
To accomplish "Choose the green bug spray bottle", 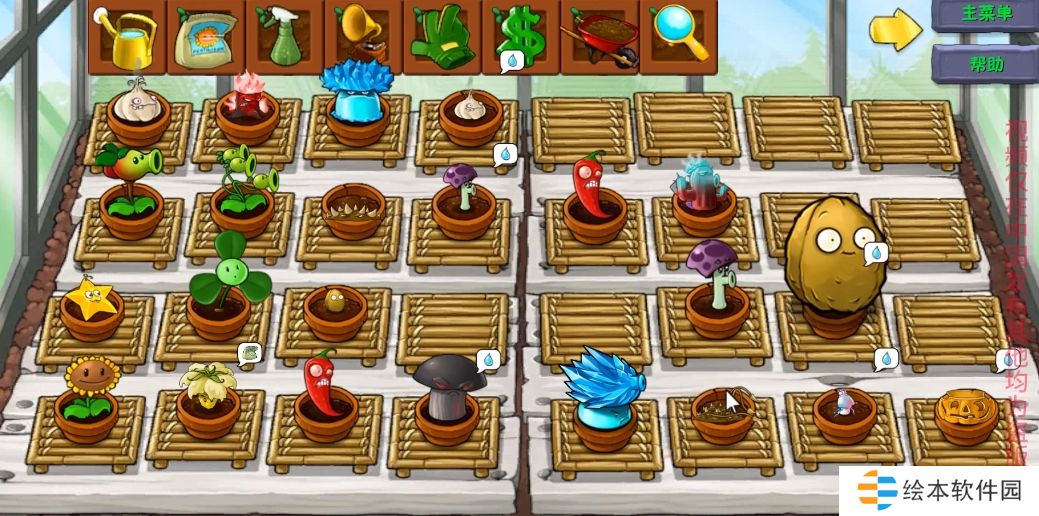I will (284, 37).
